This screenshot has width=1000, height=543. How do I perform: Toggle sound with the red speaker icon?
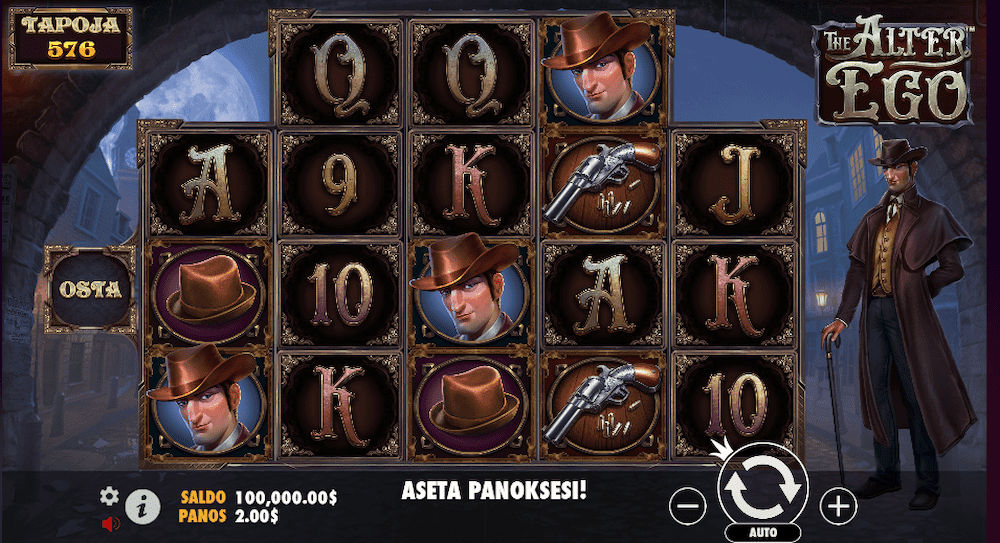tap(110, 522)
